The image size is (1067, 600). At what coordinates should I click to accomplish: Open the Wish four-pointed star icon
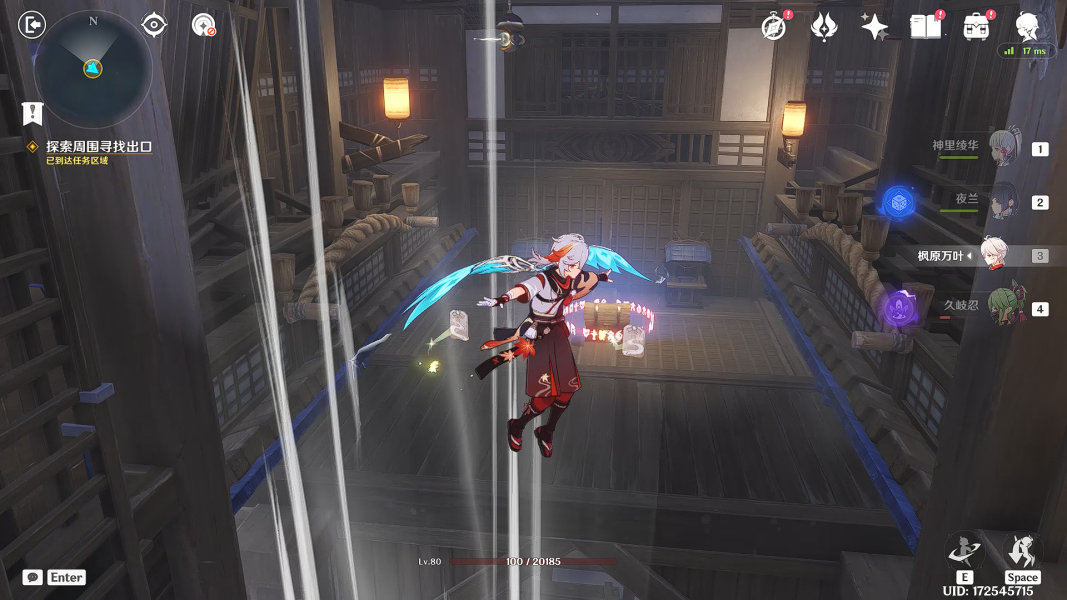click(874, 27)
